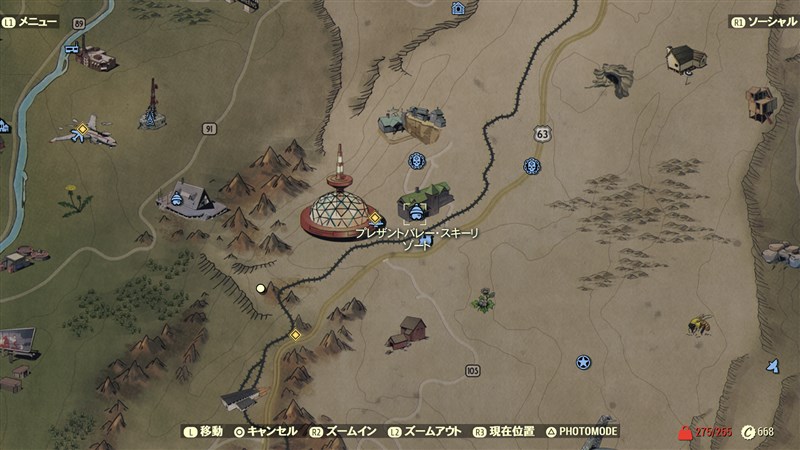Select the crashed airplane map marker
Viewport: 800px width, 450px height.
tap(85, 131)
